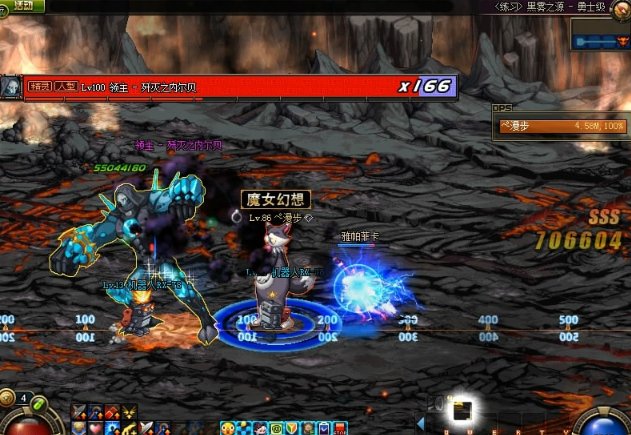The width and height of the screenshot is (631, 435).
Task: Click the dungeon room minimap
Action: (599, 39)
